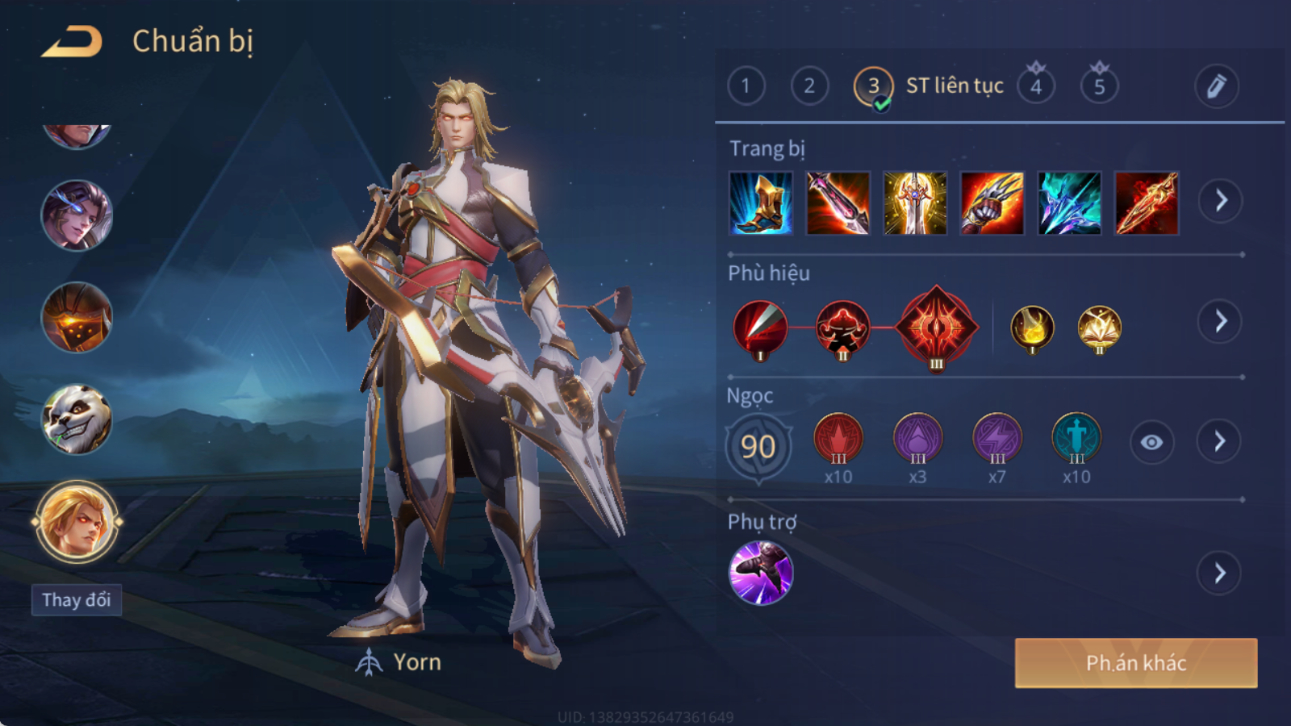
Task: Choose loadout preset 5
Action: [1099, 86]
